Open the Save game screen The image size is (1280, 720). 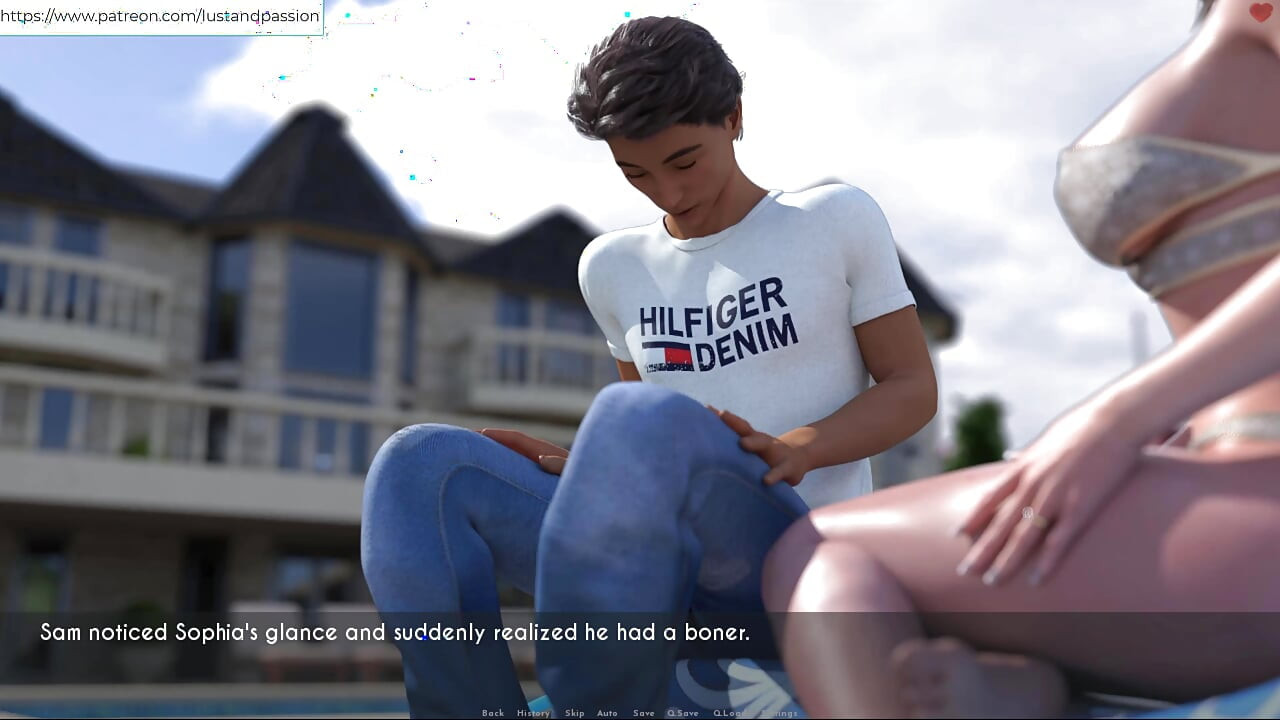coord(643,713)
